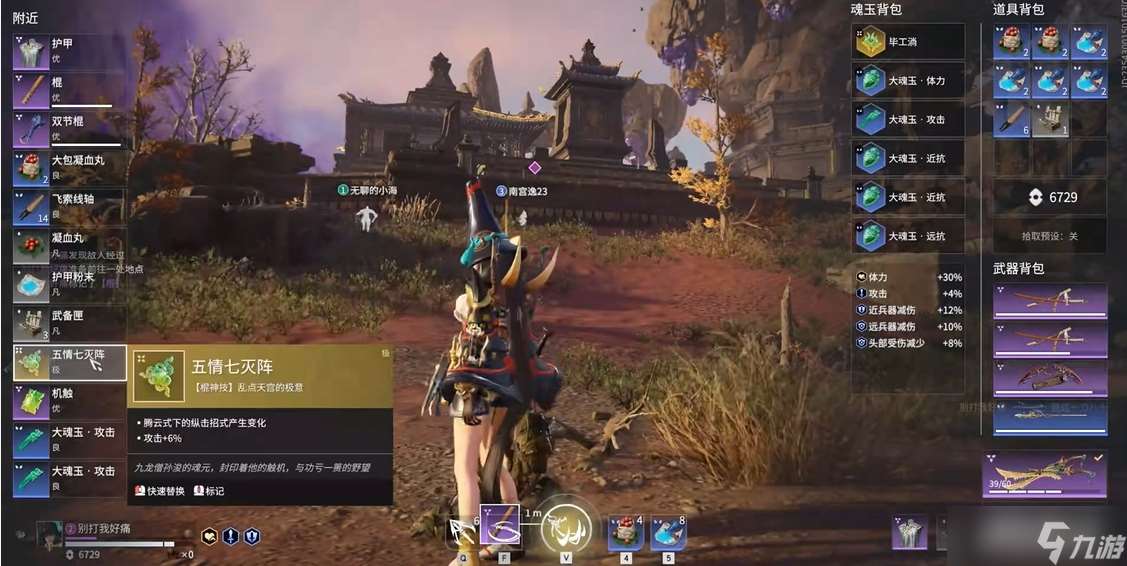Select the 五情七灭阵 soul jade entry
1127x566 pixels.
pos(69,362)
